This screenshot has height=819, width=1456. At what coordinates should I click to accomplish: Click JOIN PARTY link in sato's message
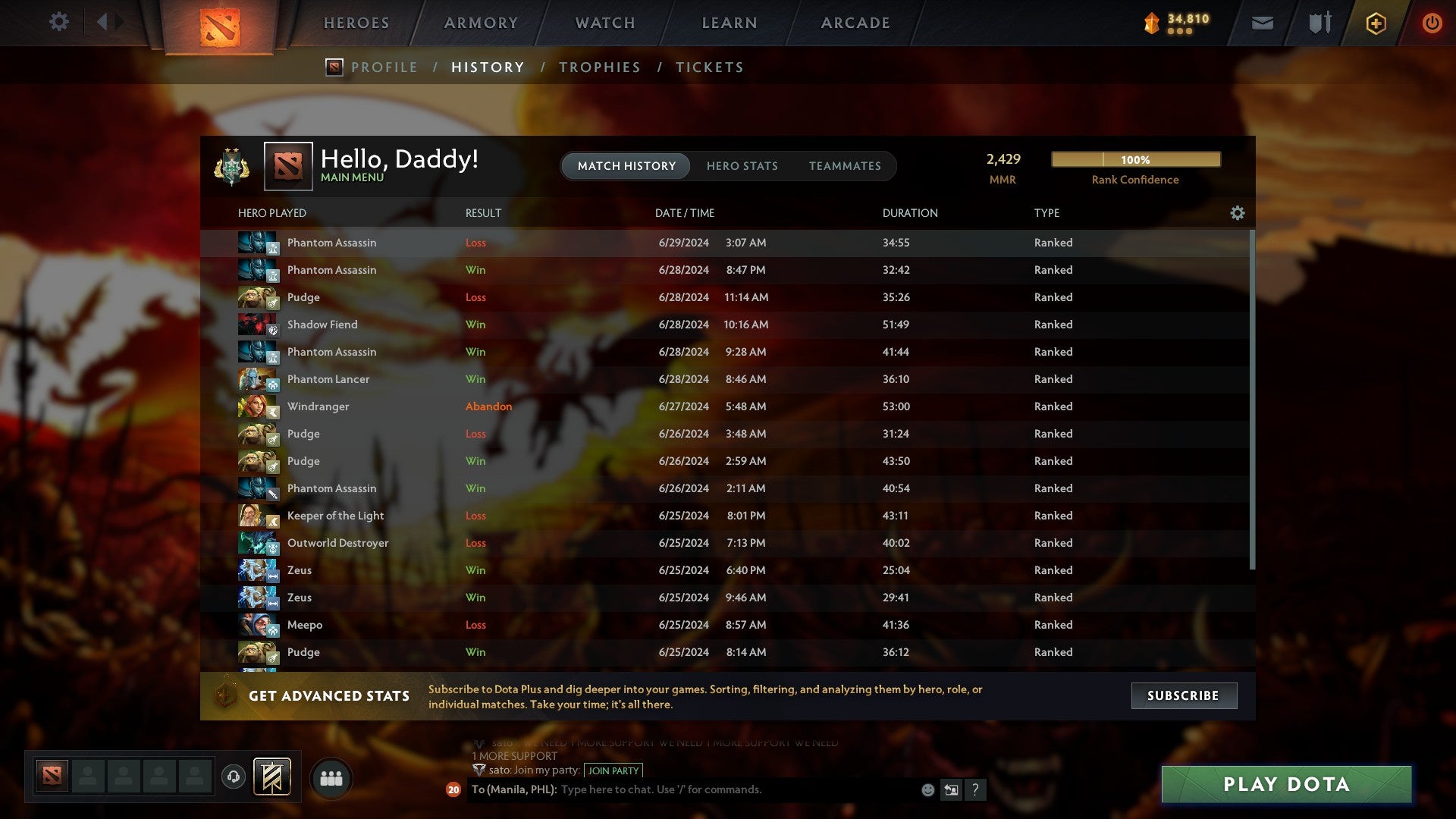[x=612, y=770]
